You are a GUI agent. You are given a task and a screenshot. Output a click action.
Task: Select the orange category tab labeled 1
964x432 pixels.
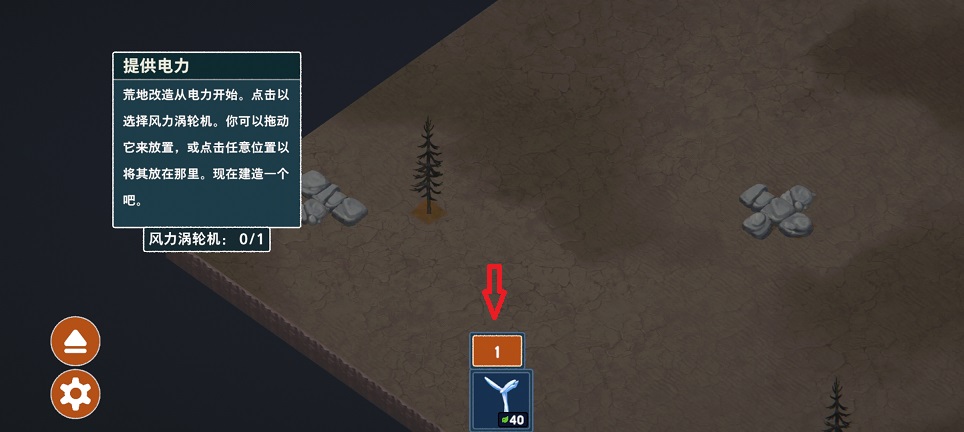[x=497, y=352]
